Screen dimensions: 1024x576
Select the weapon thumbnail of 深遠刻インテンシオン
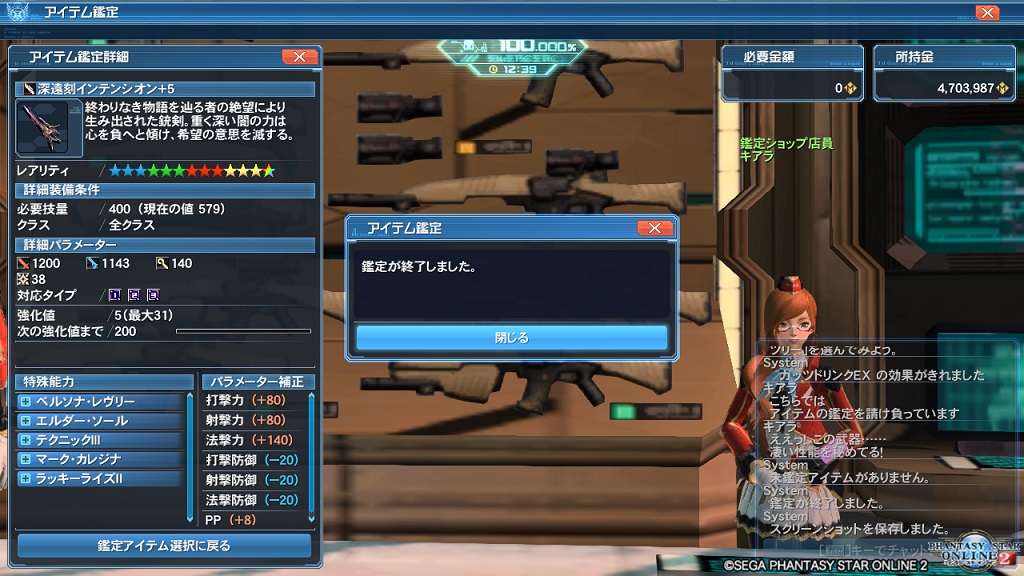click(x=43, y=128)
